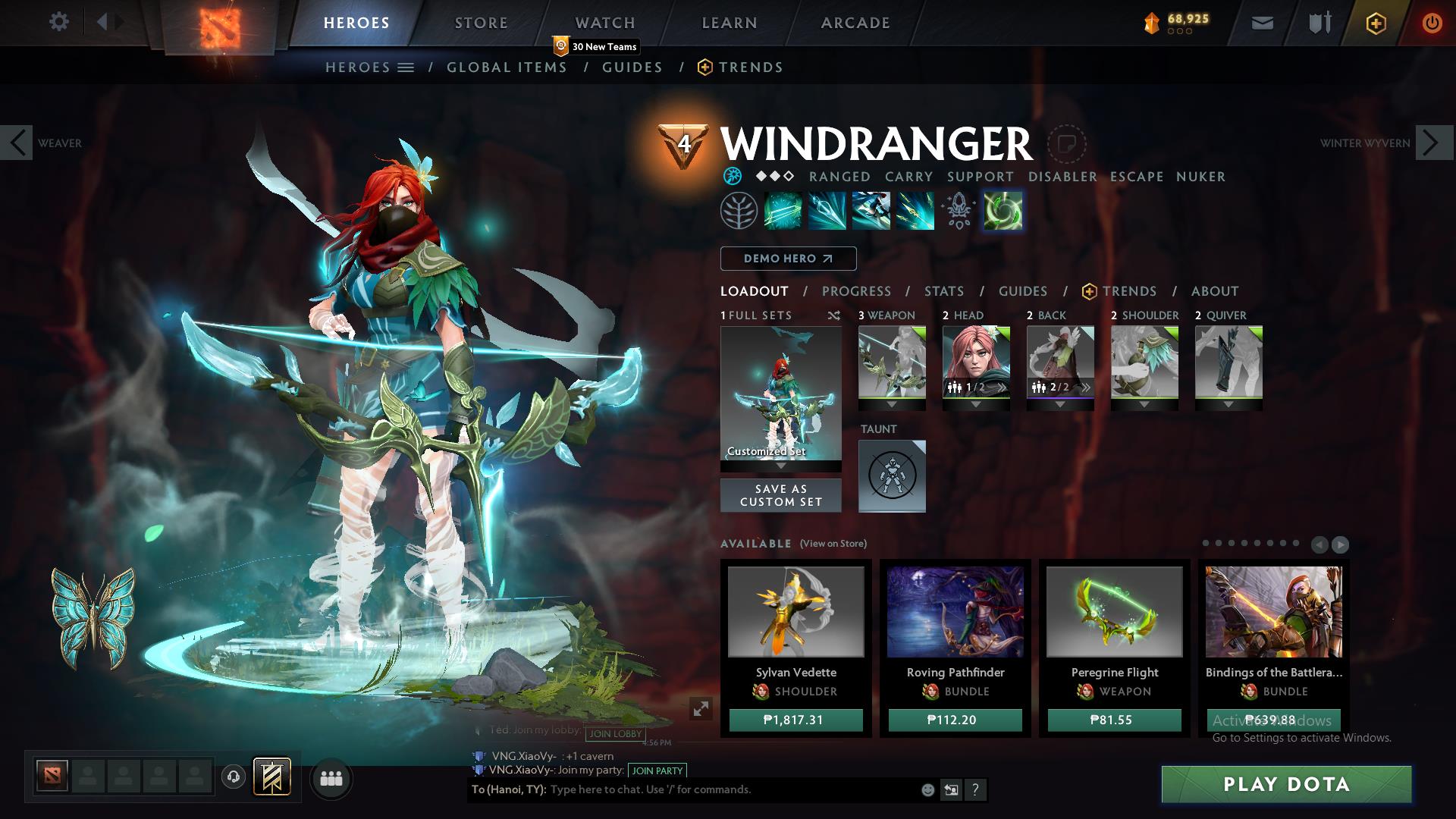This screenshot has height=819, width=1456.
Task: Open the mail notifications icon
Action: [1263, 22]
